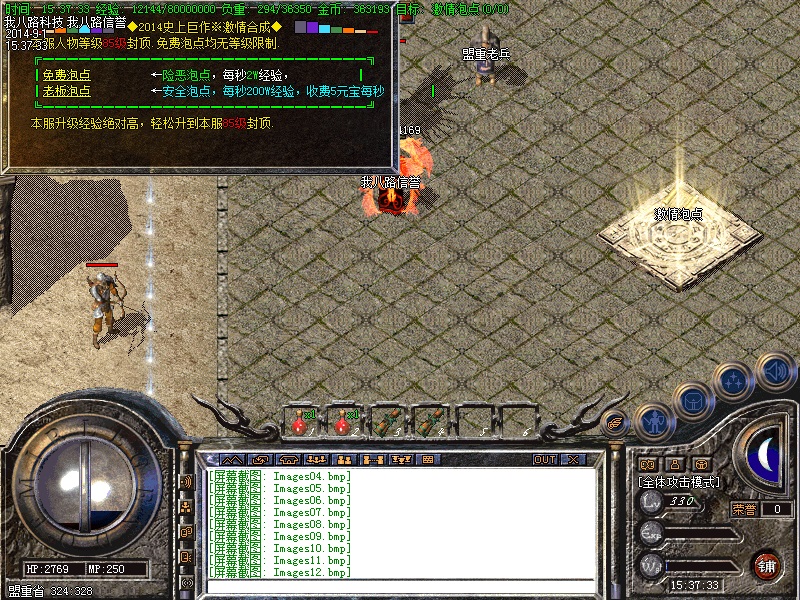Click the mountain-shaped chat toolbar button
The height and width of the screenshot is (600, 800).
230,460
